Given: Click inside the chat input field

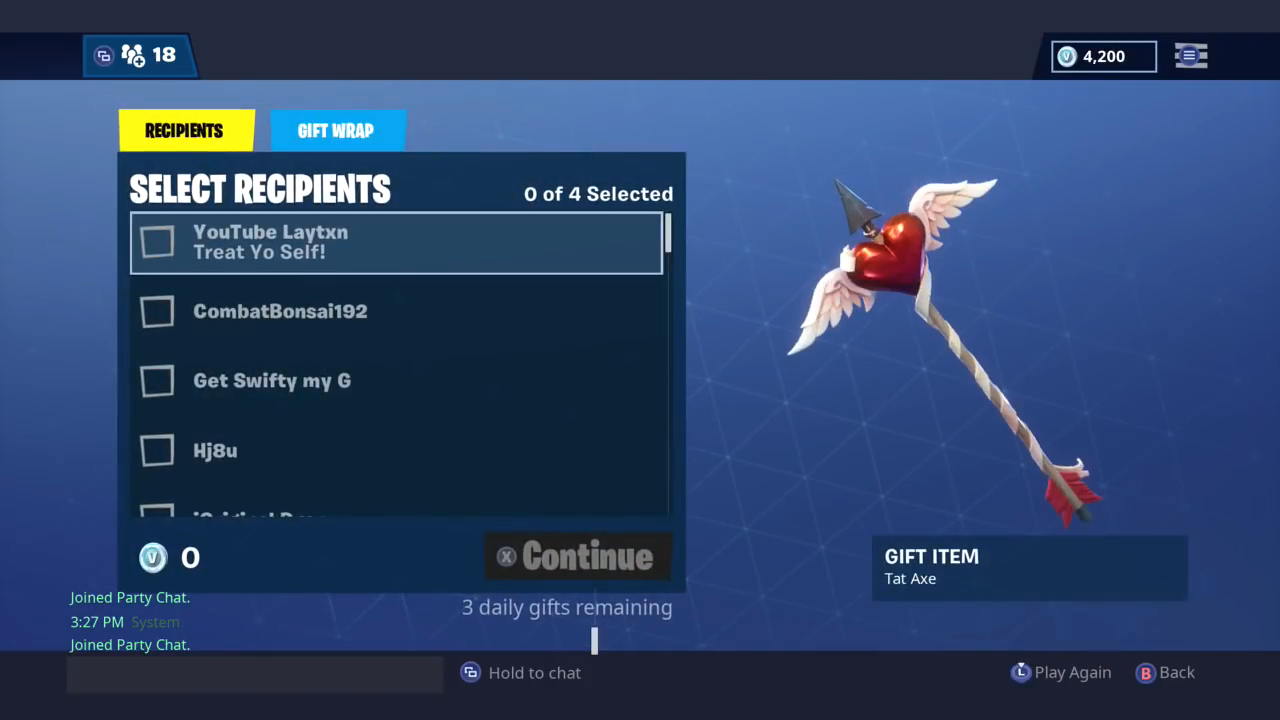Looking at the screenshot, I should [x=255, y=673].
